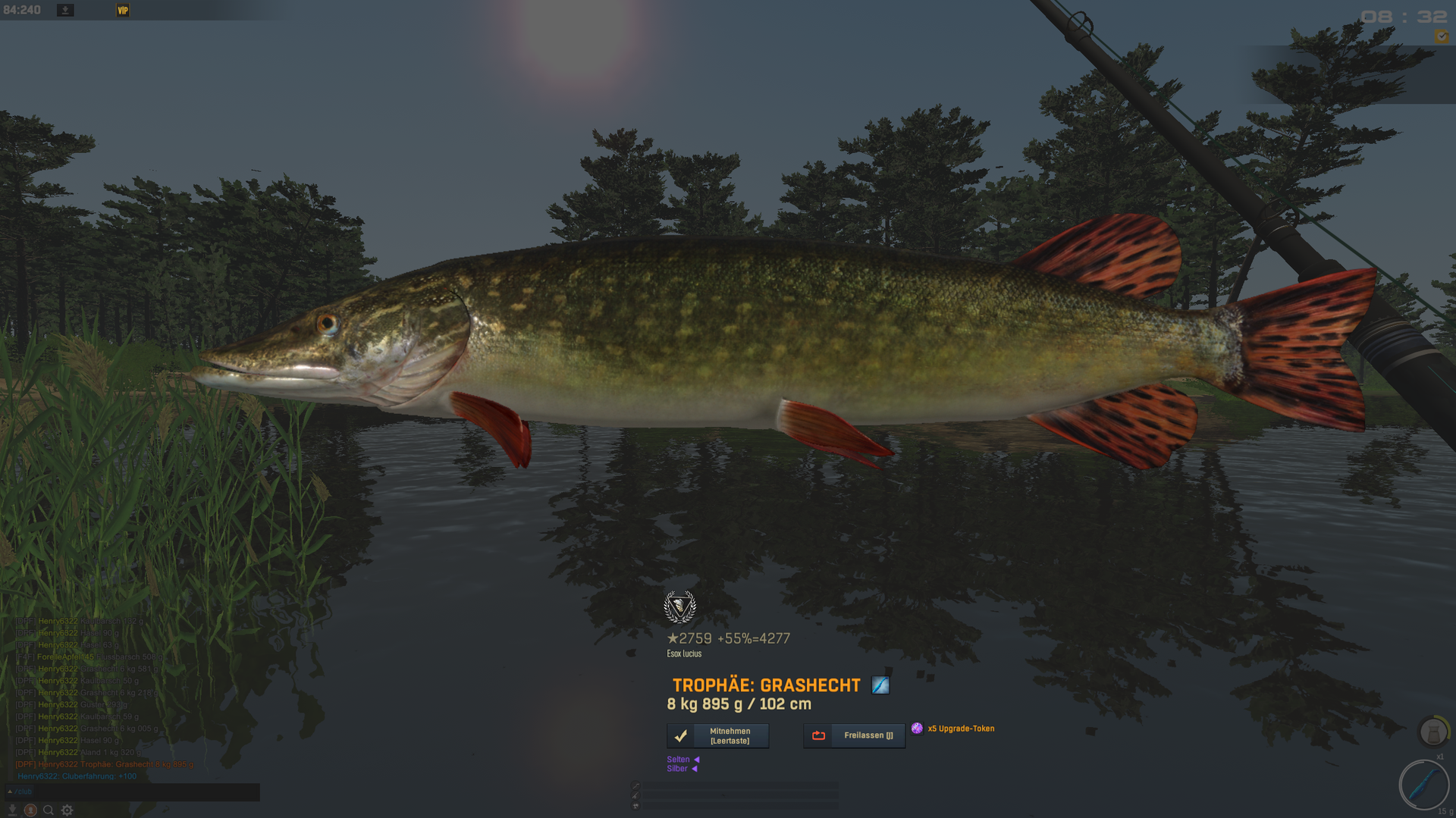The image size is (1456, 818).
Task: Release the fish with Freilassen
Action: point(854,735)
